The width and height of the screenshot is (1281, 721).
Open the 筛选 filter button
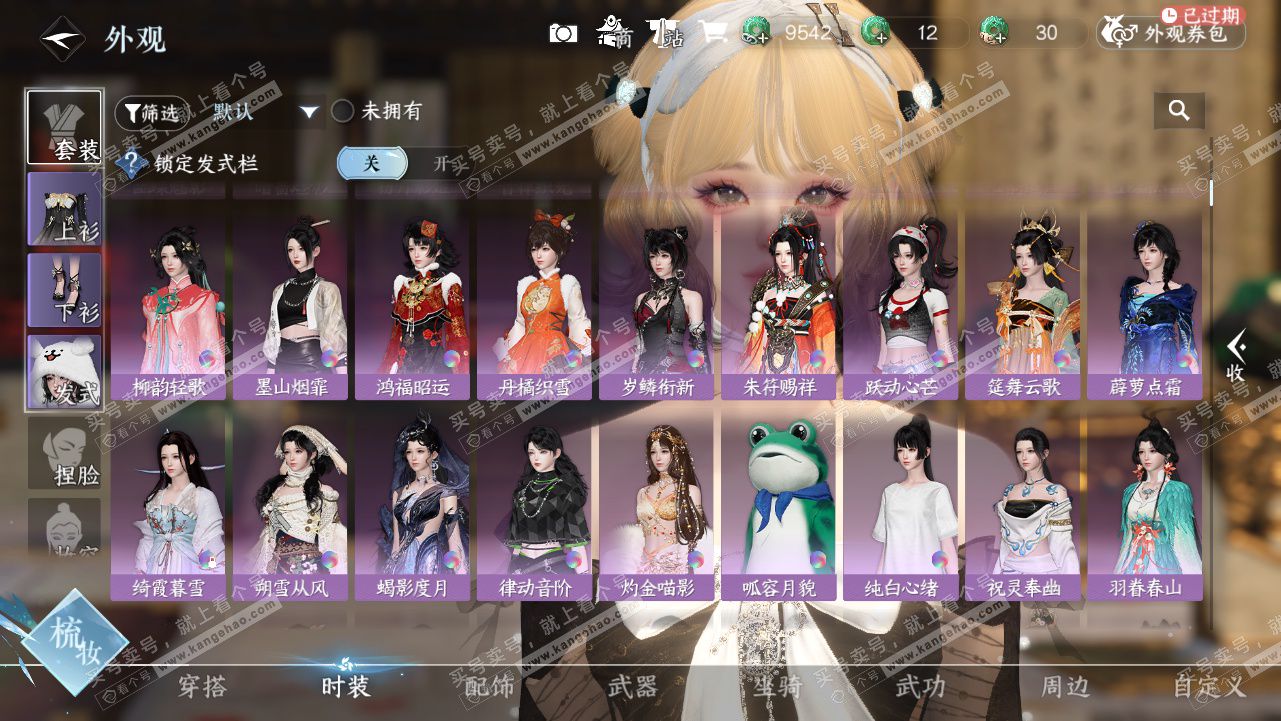[x=152, y=113]
